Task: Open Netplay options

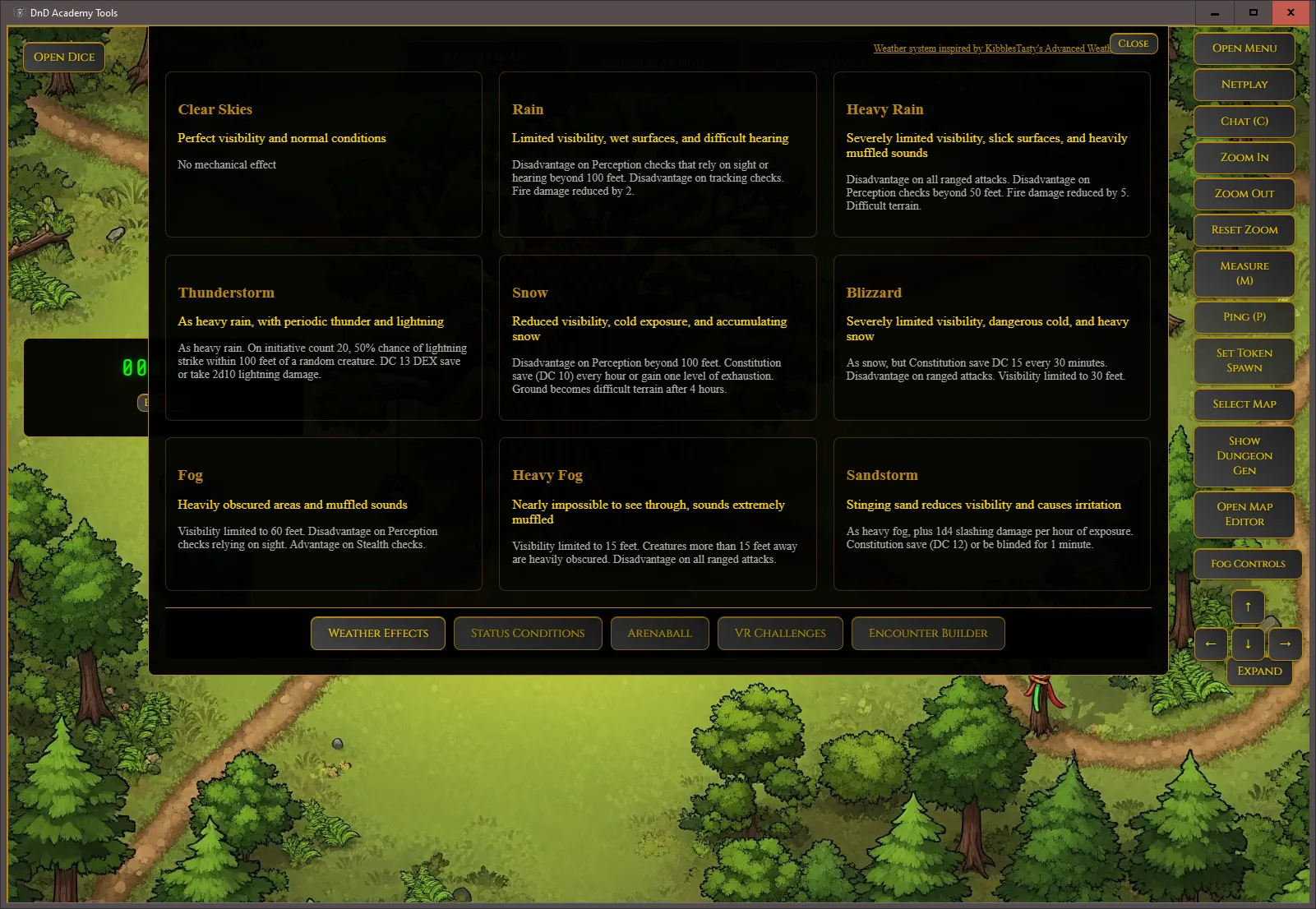Action: (1244, 85)
